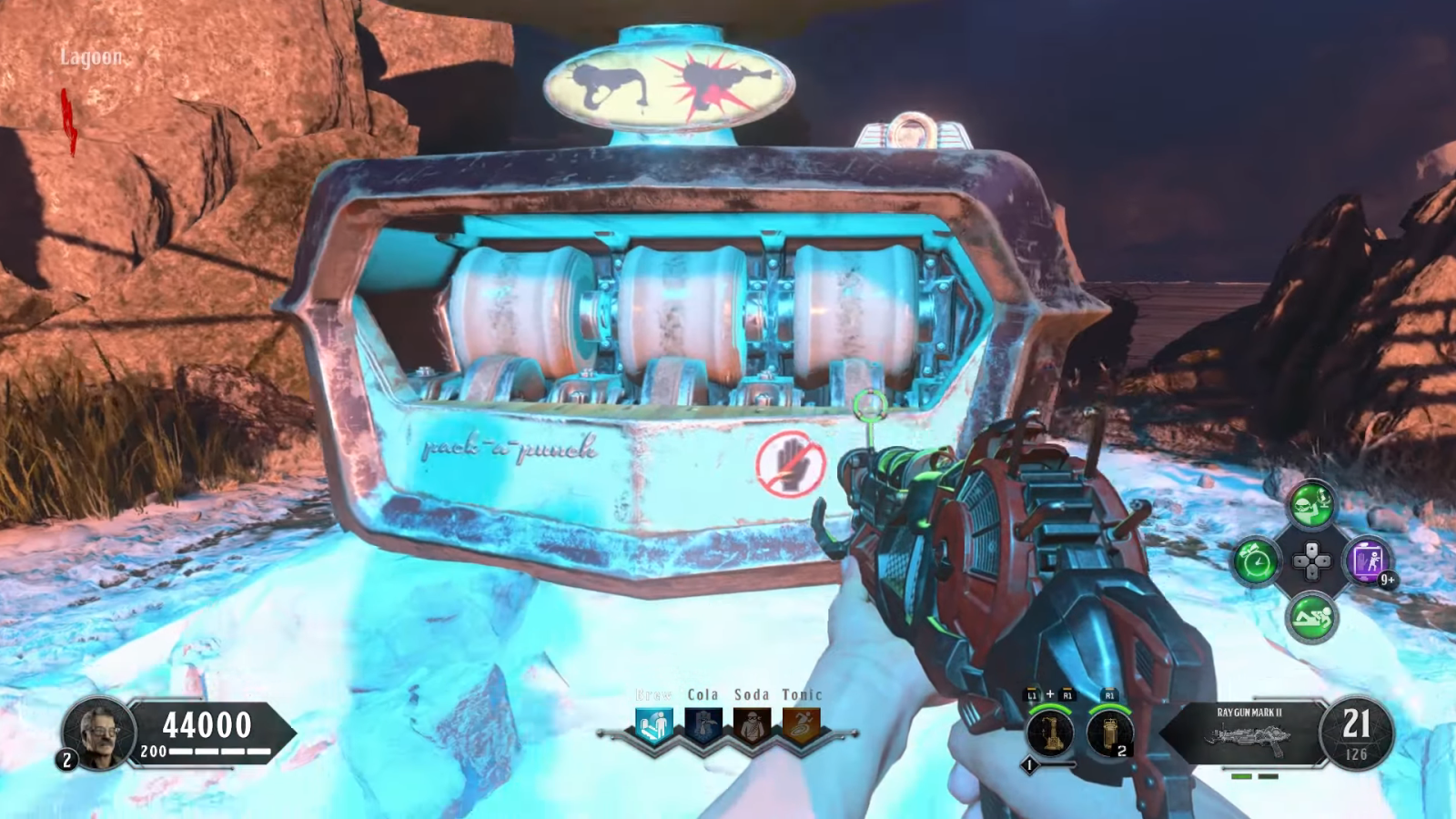Screen dimensions: 1456x819
Task: Select the tactical equipment canister icon
Action: 1109,733
